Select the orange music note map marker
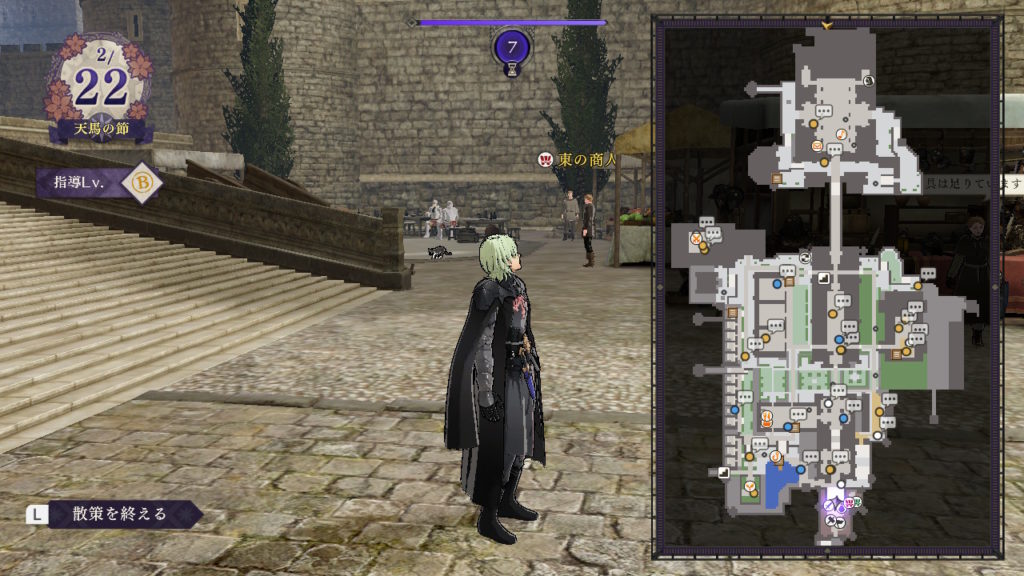The width and height of the screenshot is (1024, 576). tap(842, 134)
